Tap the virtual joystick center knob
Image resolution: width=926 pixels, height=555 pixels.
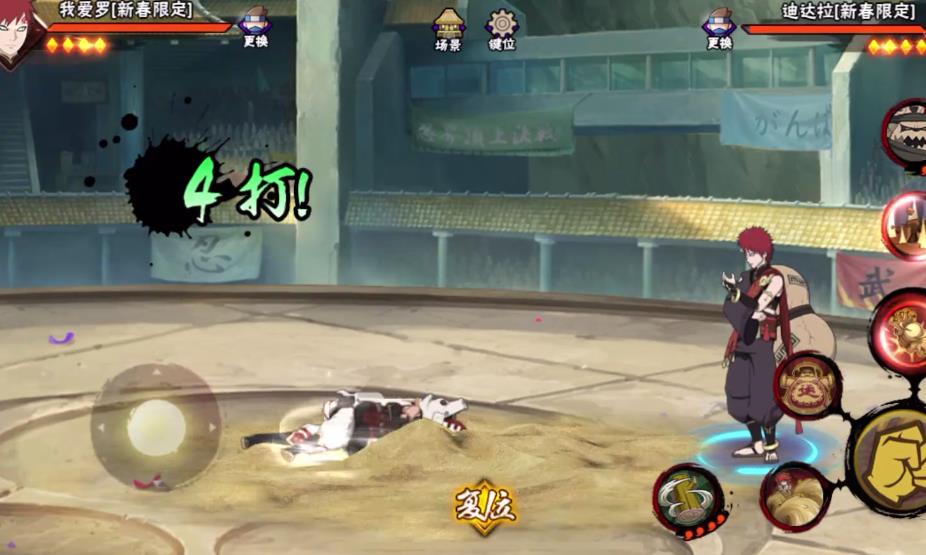[x=156, y=427]
